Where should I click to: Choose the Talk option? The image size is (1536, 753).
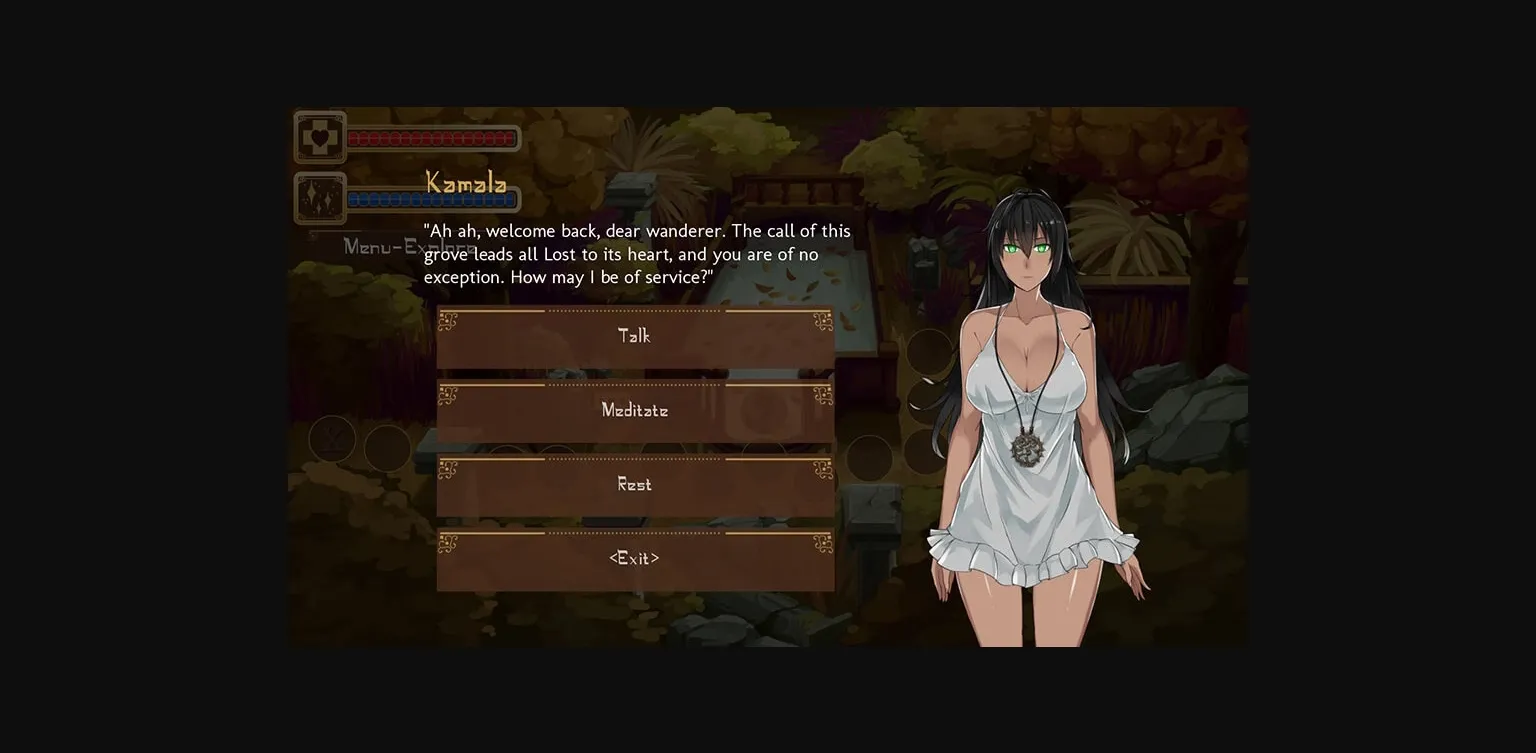(635, 336)
